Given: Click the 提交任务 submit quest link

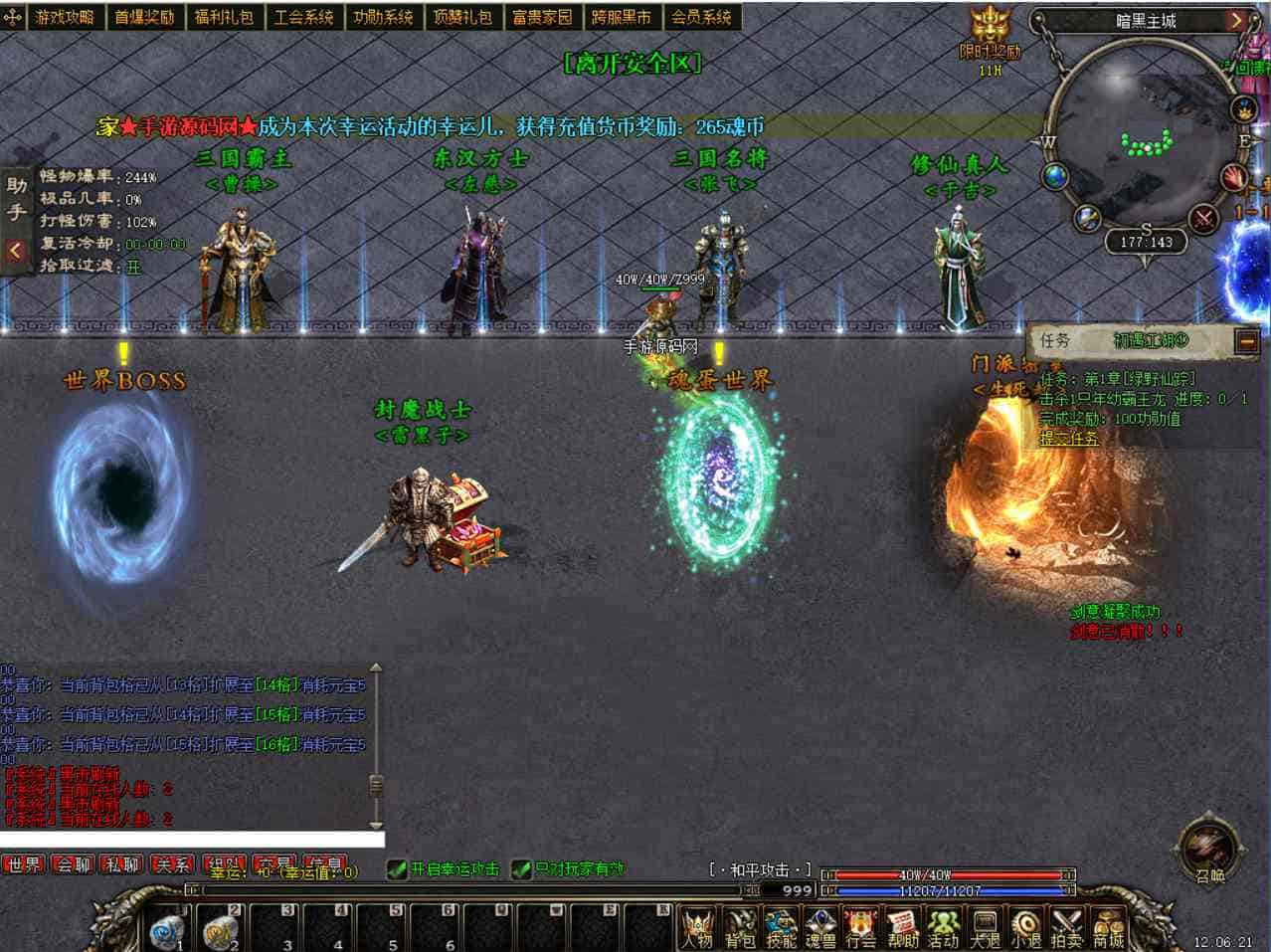Looking at the screenshot, I should tap(1069, 438).
